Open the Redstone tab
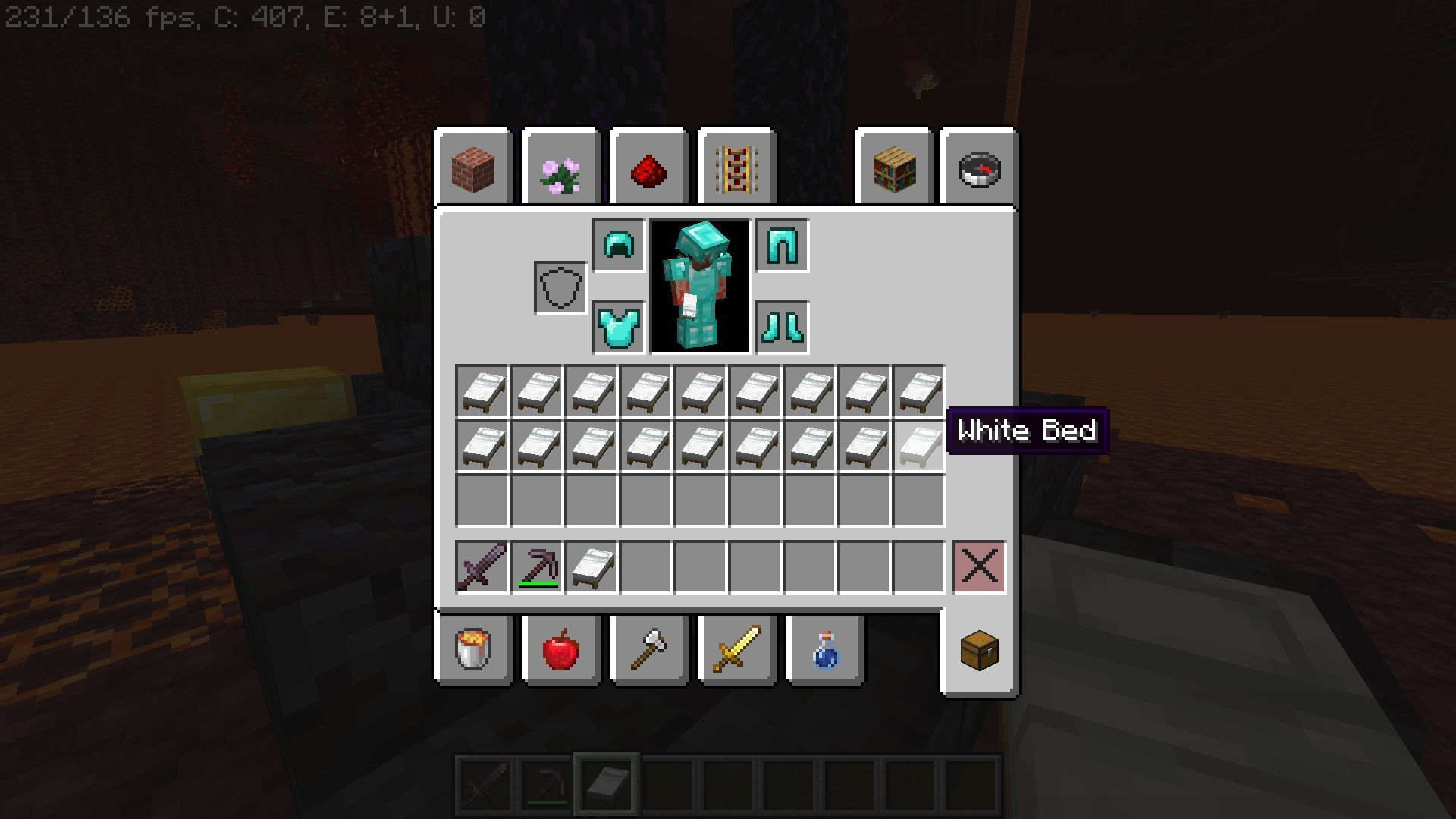Image resolution: width=1456 pixels, height=819 pixels. [x=648, y=168]
